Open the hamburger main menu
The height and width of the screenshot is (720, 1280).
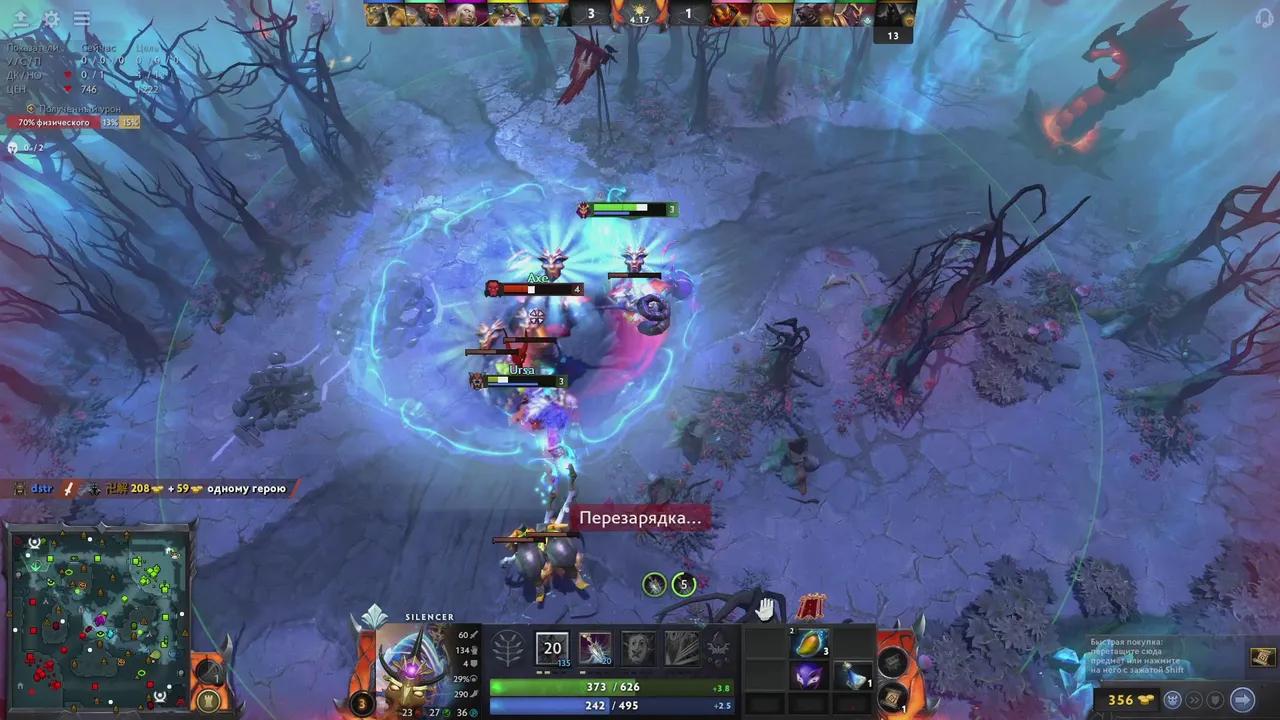pyautogui.click(x=82, y=19)
